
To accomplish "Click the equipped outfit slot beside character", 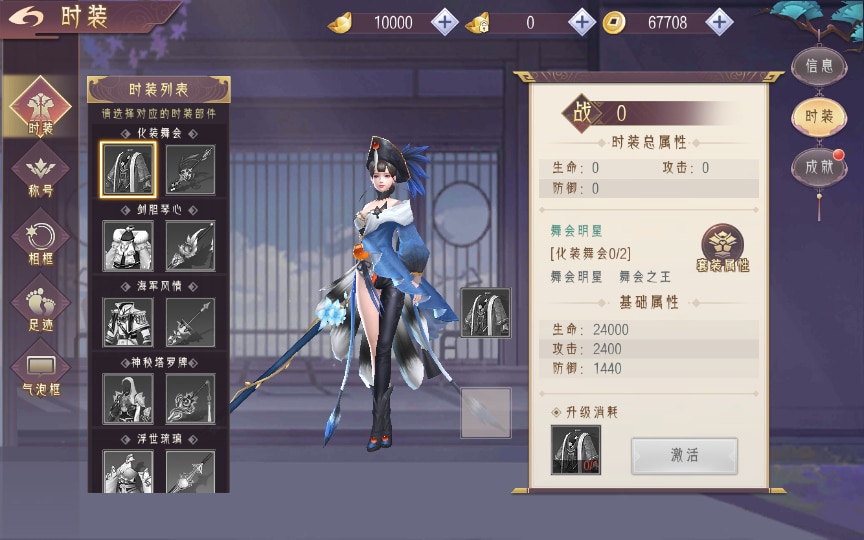I will pos(485,313).
